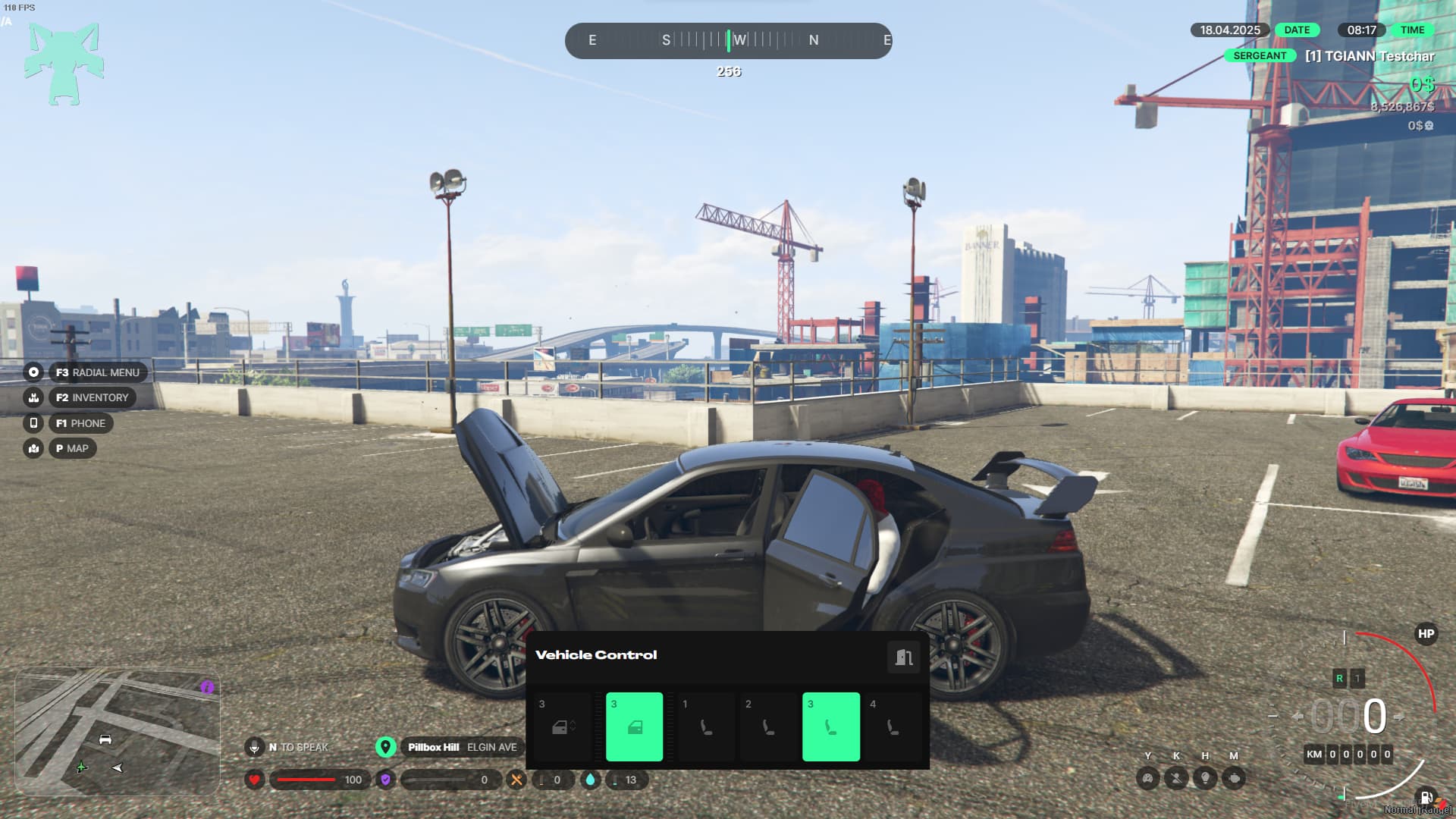Click the orange hunger utensils icon
1456x819 pixels.
pyautogui.click(x=517, y=780)
